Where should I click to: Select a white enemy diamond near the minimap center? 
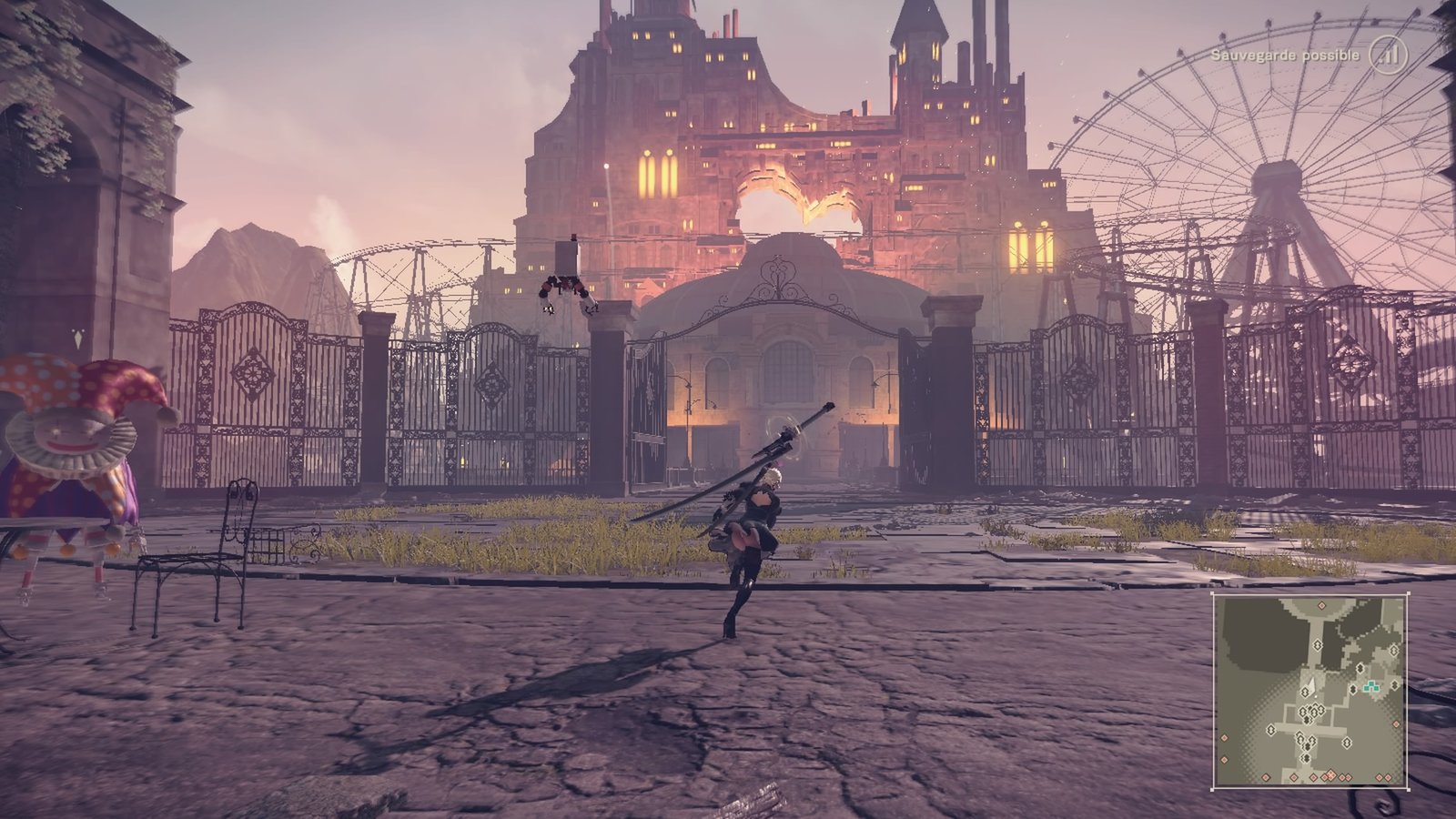1307,692
